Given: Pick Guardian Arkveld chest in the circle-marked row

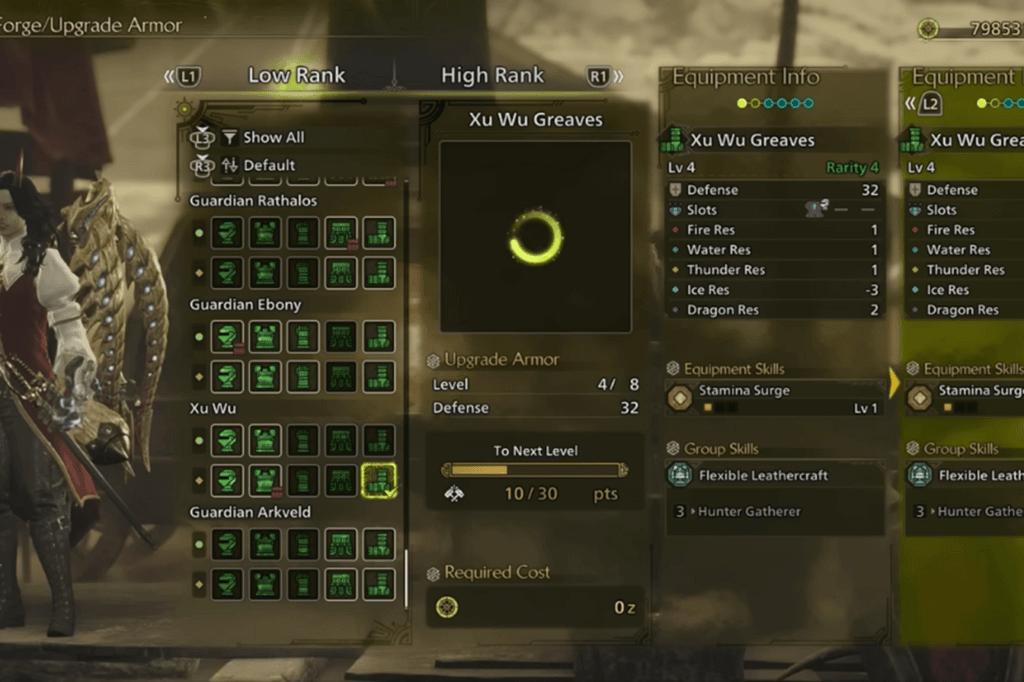Looking at the screenshot, I should [265, 545].
